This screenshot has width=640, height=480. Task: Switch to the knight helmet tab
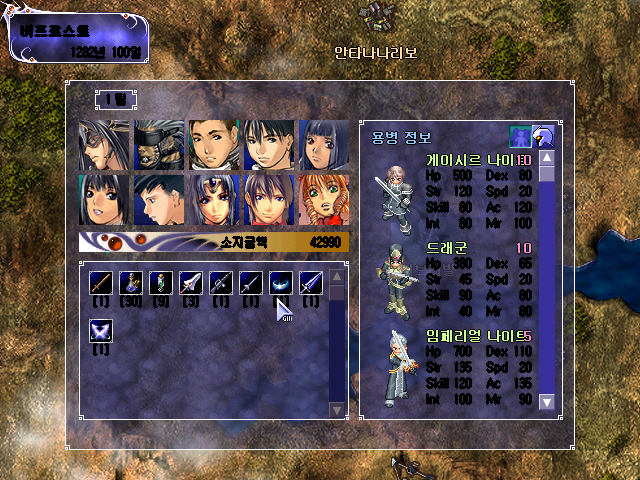[x=544, y=137]
